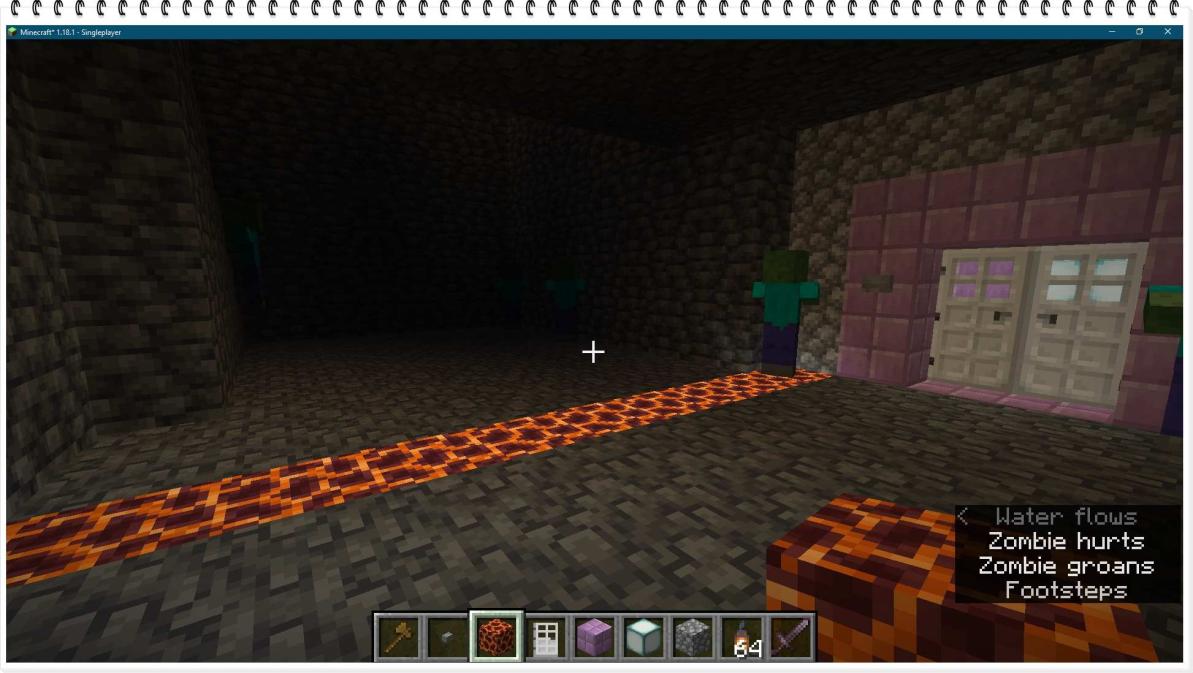Close the Minecraft window
The image size is (1193, 673).
point(1167,32)
